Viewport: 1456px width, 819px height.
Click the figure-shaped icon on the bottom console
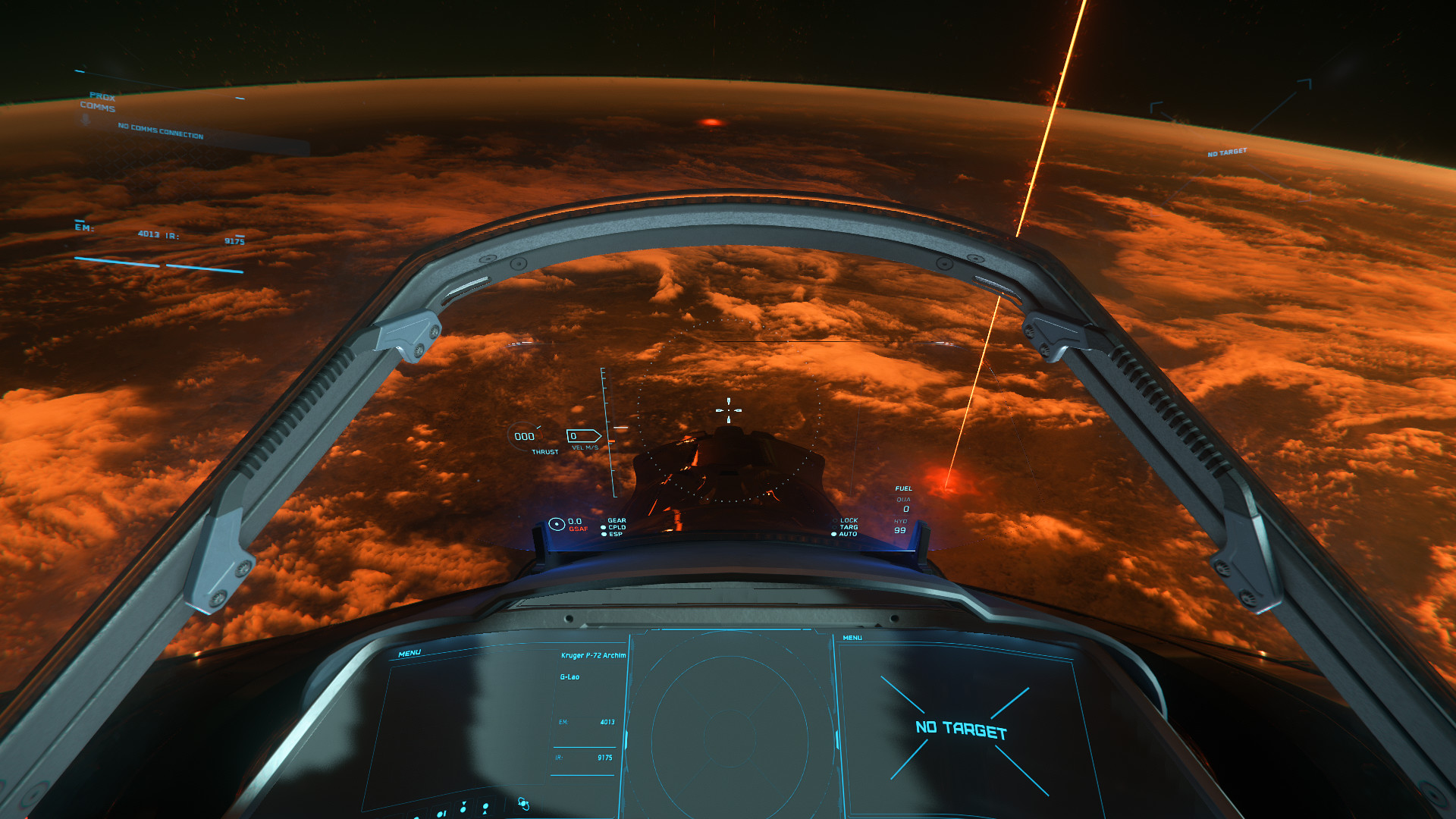point(485,808)
